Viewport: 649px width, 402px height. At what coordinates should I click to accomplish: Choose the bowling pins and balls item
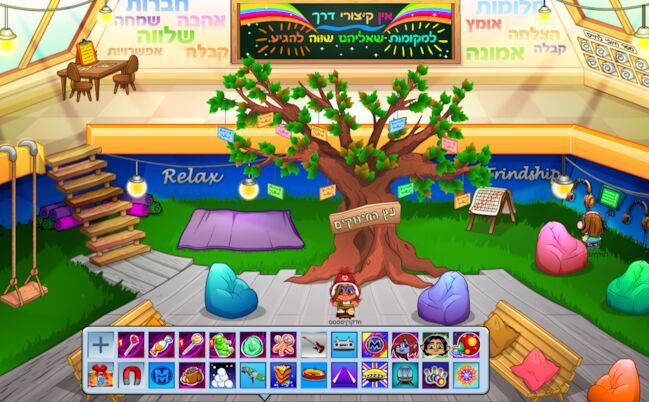(x=435, y=375)
